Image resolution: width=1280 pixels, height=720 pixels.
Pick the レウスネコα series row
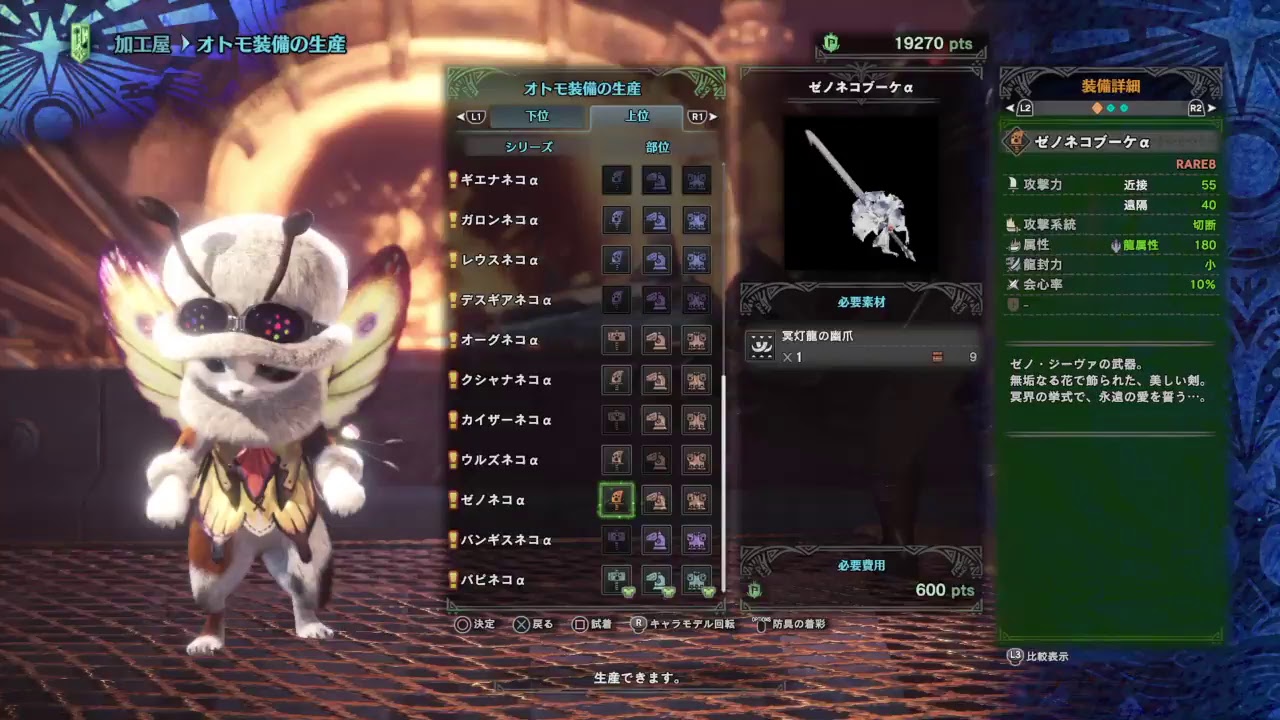coord(500,260)
